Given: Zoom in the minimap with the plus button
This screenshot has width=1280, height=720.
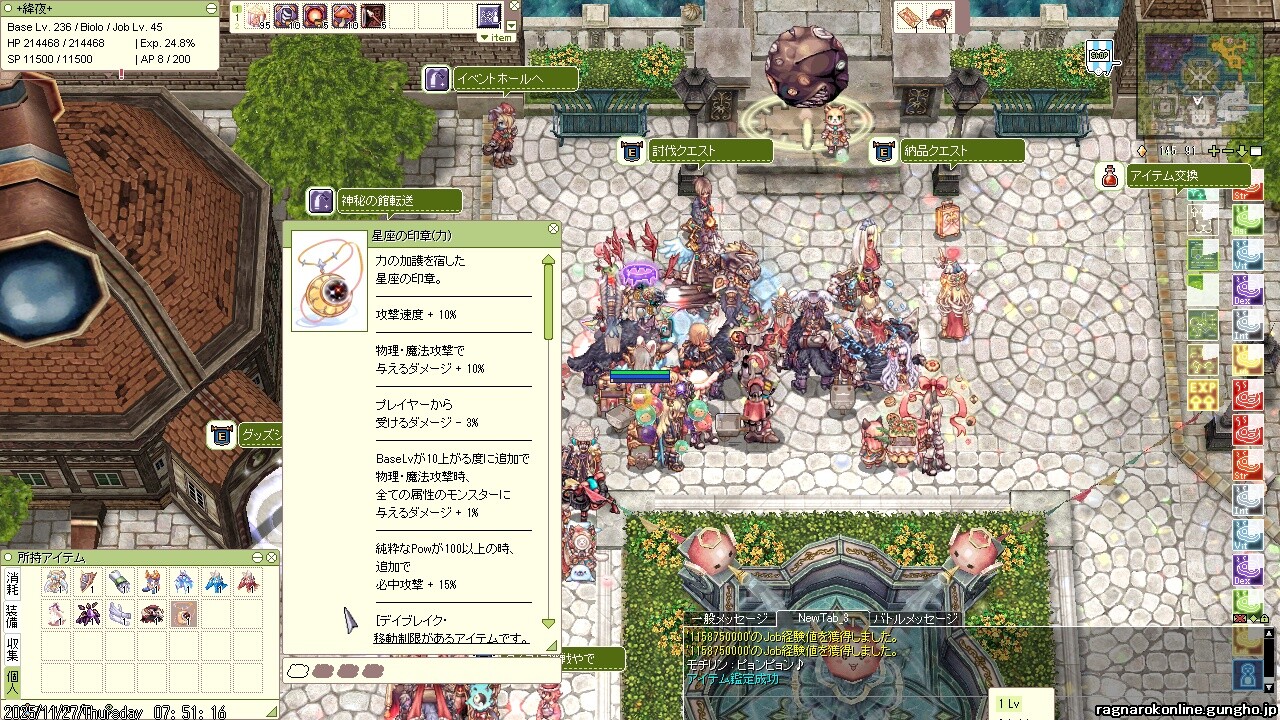Looking at the screenshot, I should [x=1214, y=151].
